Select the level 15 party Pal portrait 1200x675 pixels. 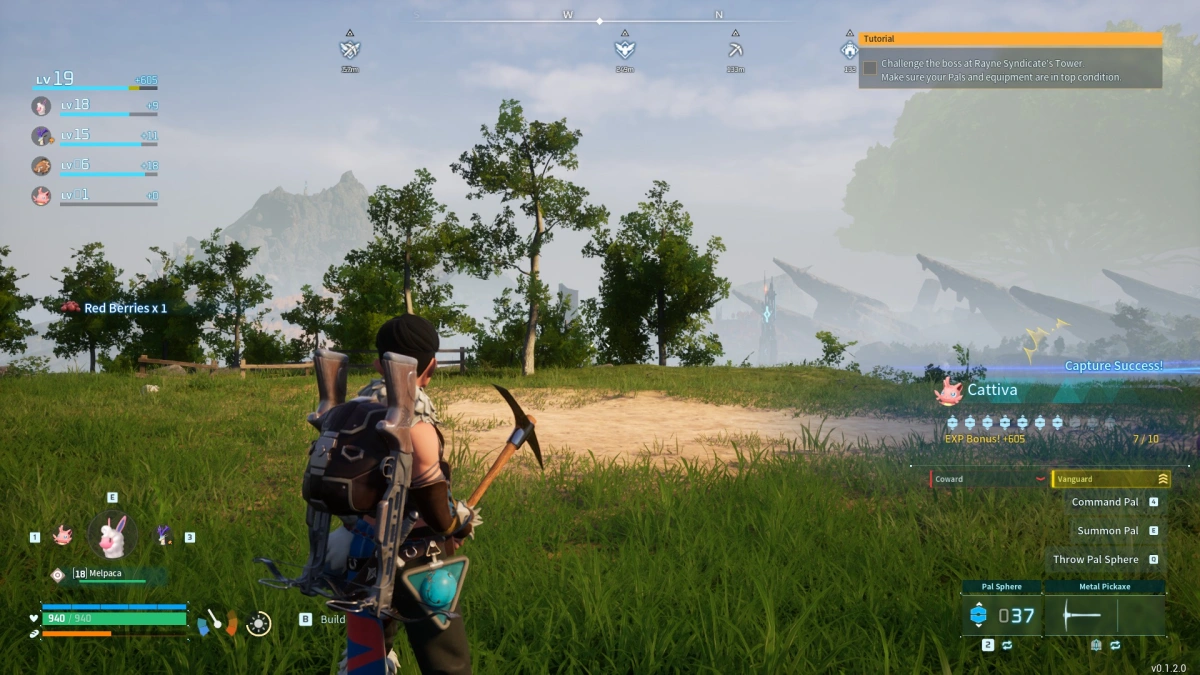click(41, 136)
